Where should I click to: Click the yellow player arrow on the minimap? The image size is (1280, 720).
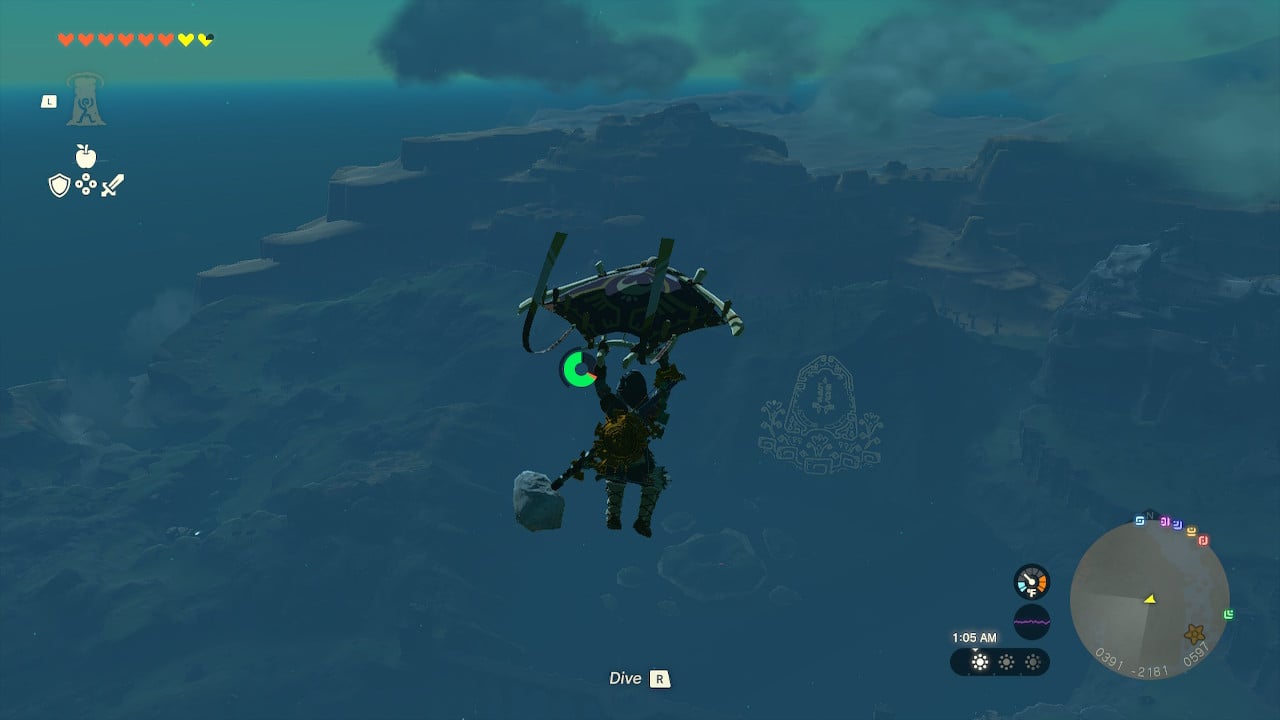tap(1150, 600)
